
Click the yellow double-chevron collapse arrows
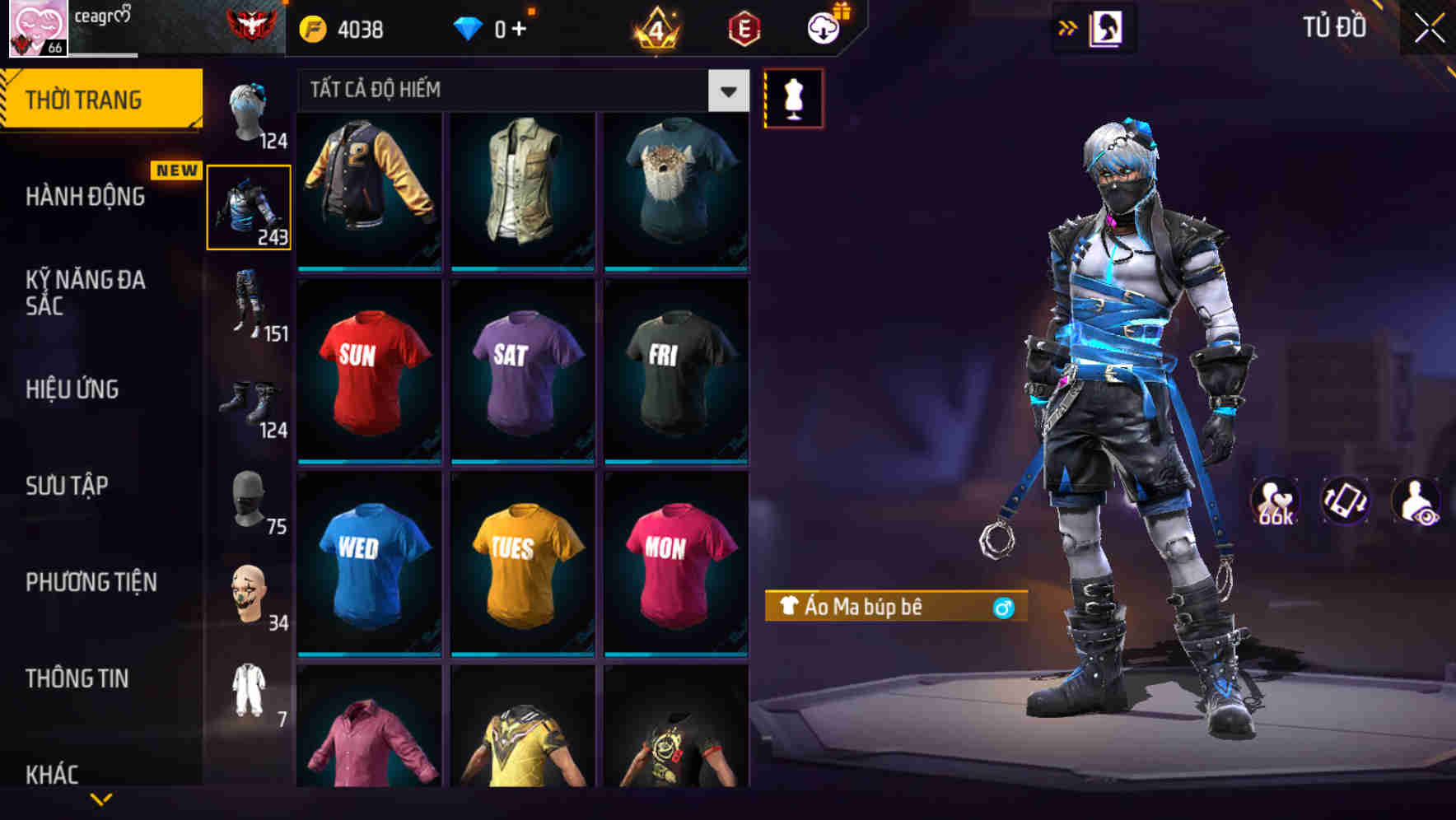pos(1068,26)
